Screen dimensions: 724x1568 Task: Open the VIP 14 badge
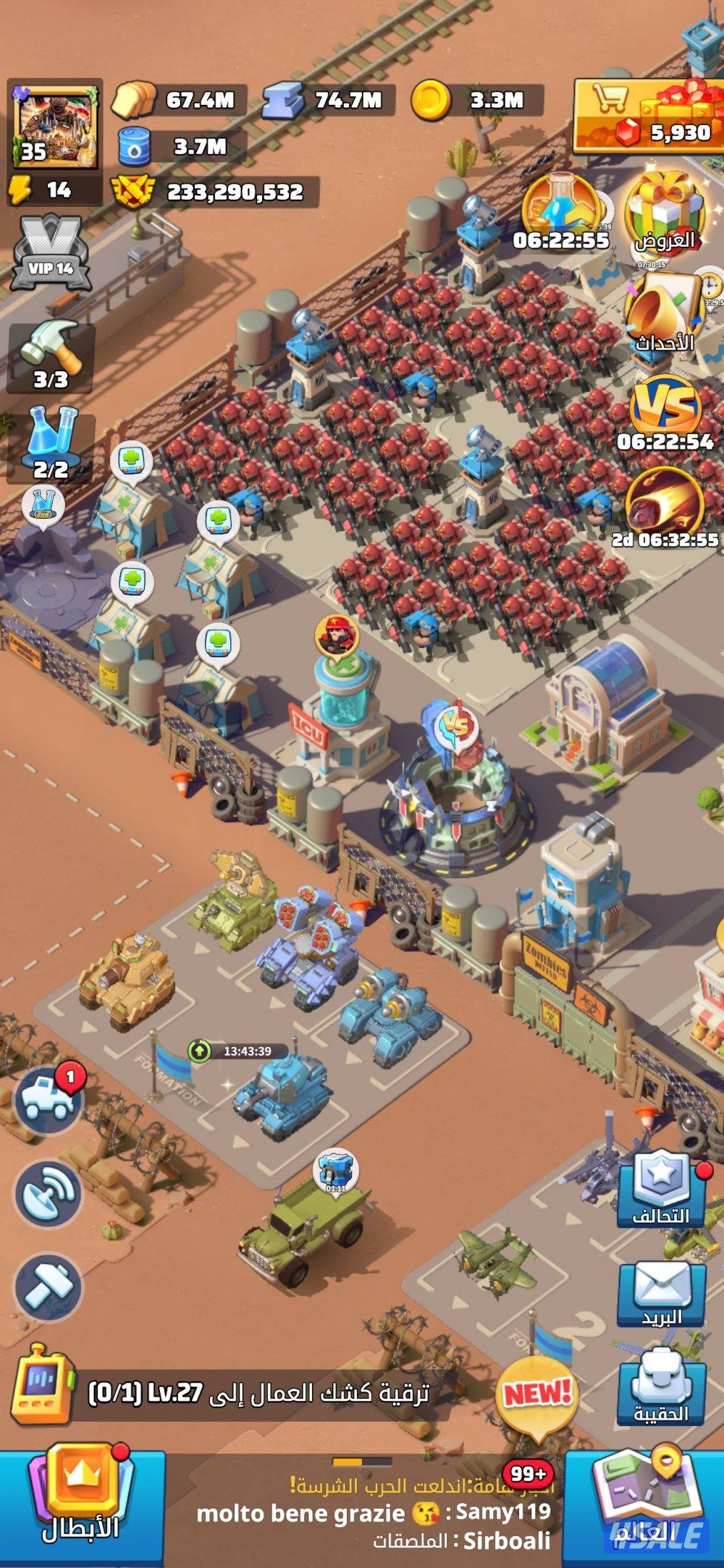tap(51, 253)
